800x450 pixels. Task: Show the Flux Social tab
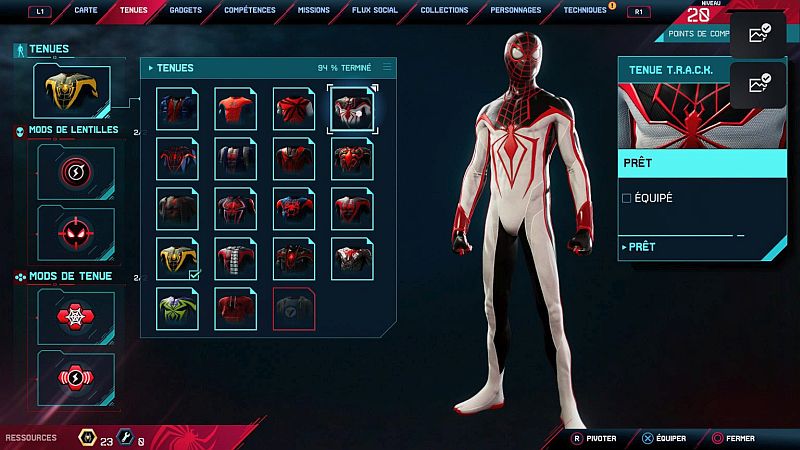point(375,10)
